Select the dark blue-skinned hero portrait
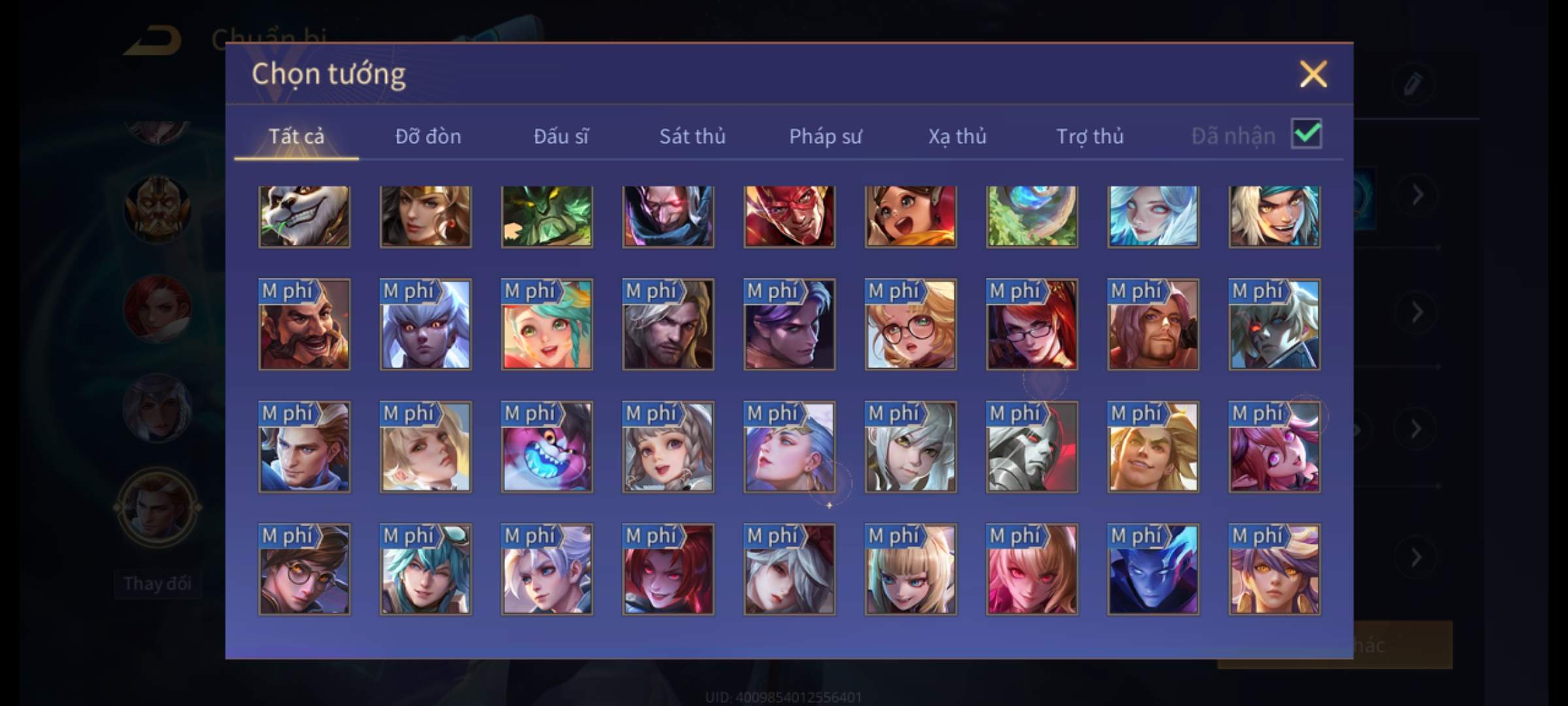This screenshot has width=1568, height=706. point(1153,569)
